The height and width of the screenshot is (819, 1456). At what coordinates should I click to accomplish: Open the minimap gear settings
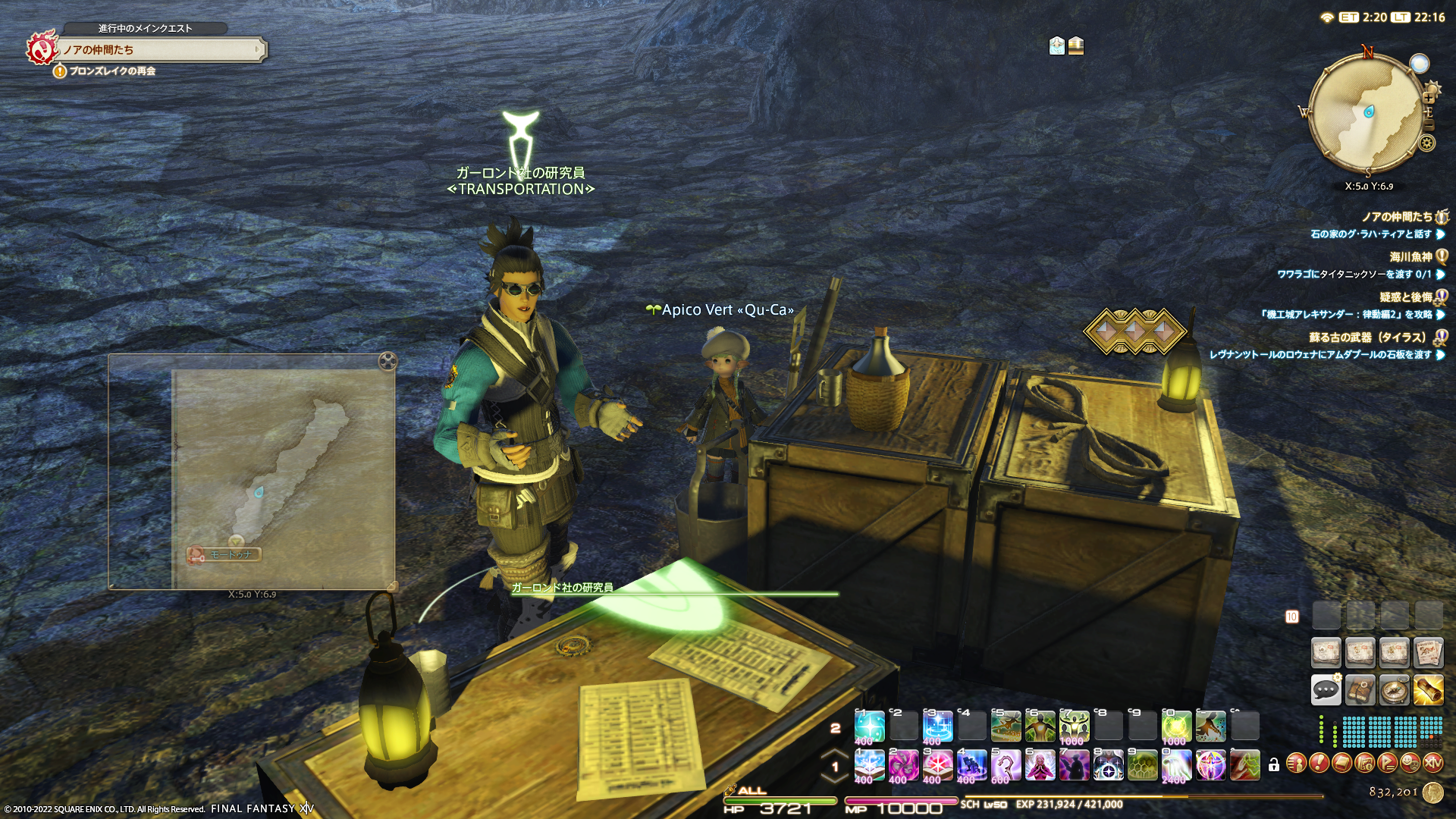coord(1427,143)
